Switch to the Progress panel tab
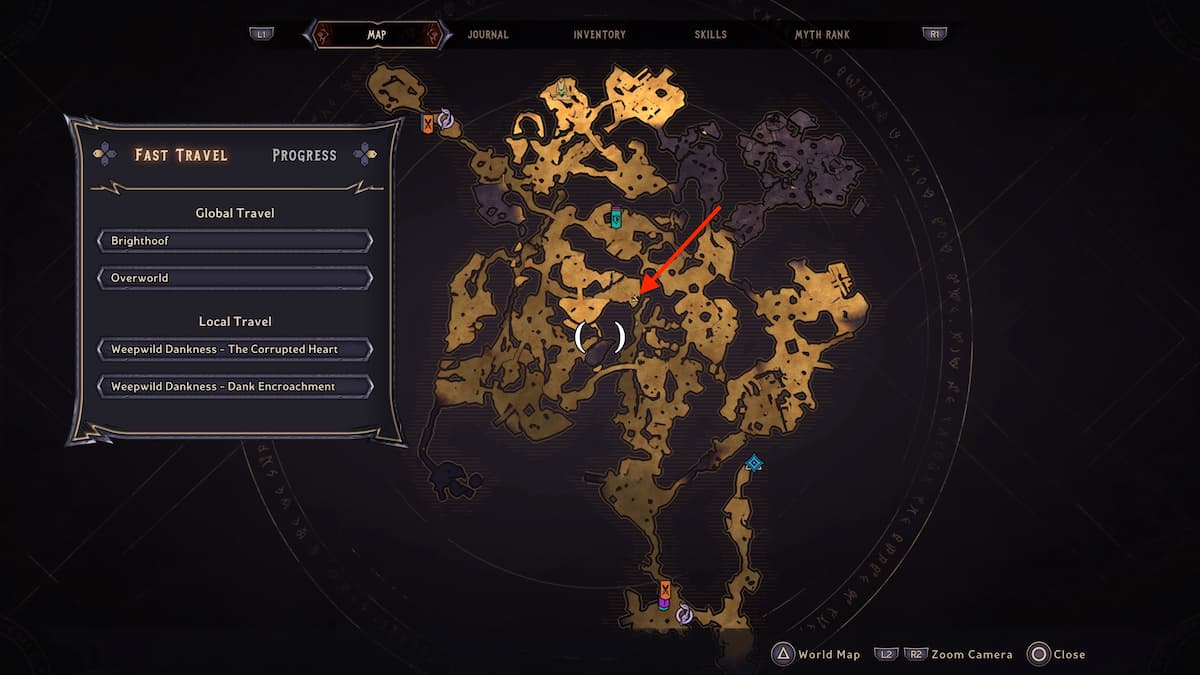 pyautogui.click(x=304, y=155)
